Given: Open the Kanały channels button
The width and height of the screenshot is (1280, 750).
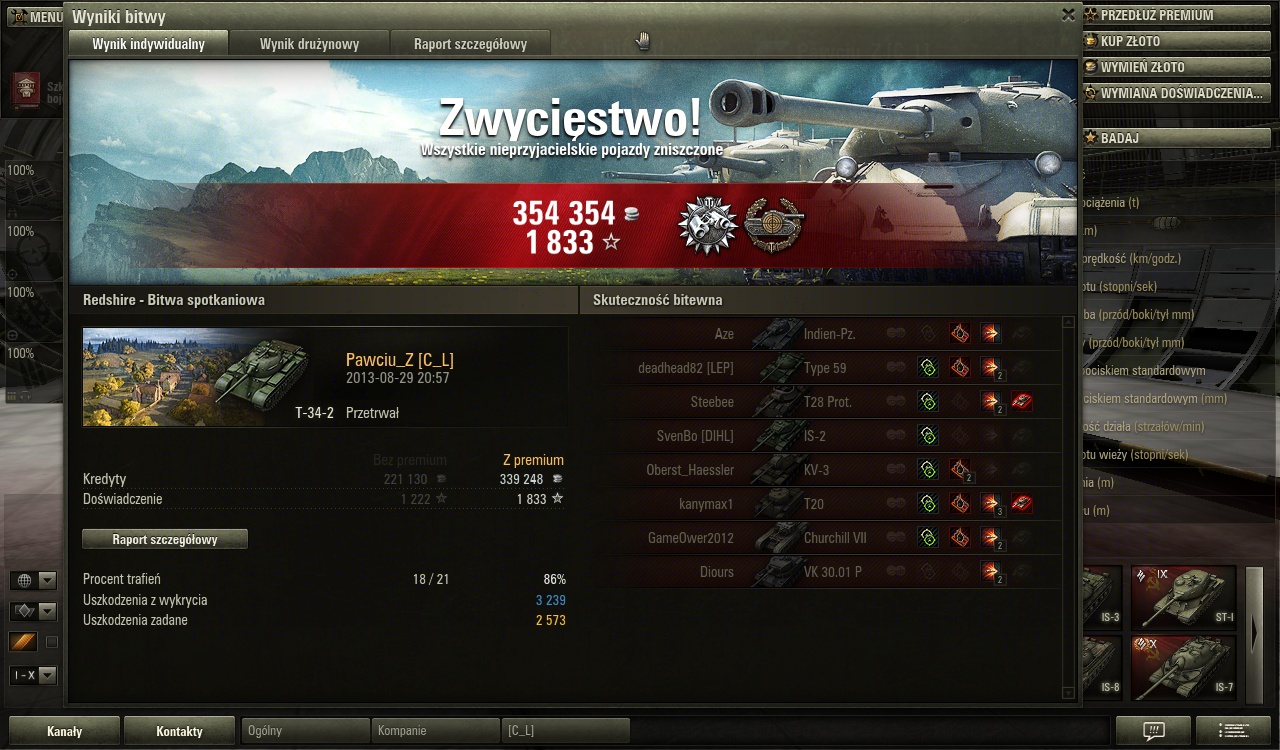Looking at the screenshot, I should point(64,731).
